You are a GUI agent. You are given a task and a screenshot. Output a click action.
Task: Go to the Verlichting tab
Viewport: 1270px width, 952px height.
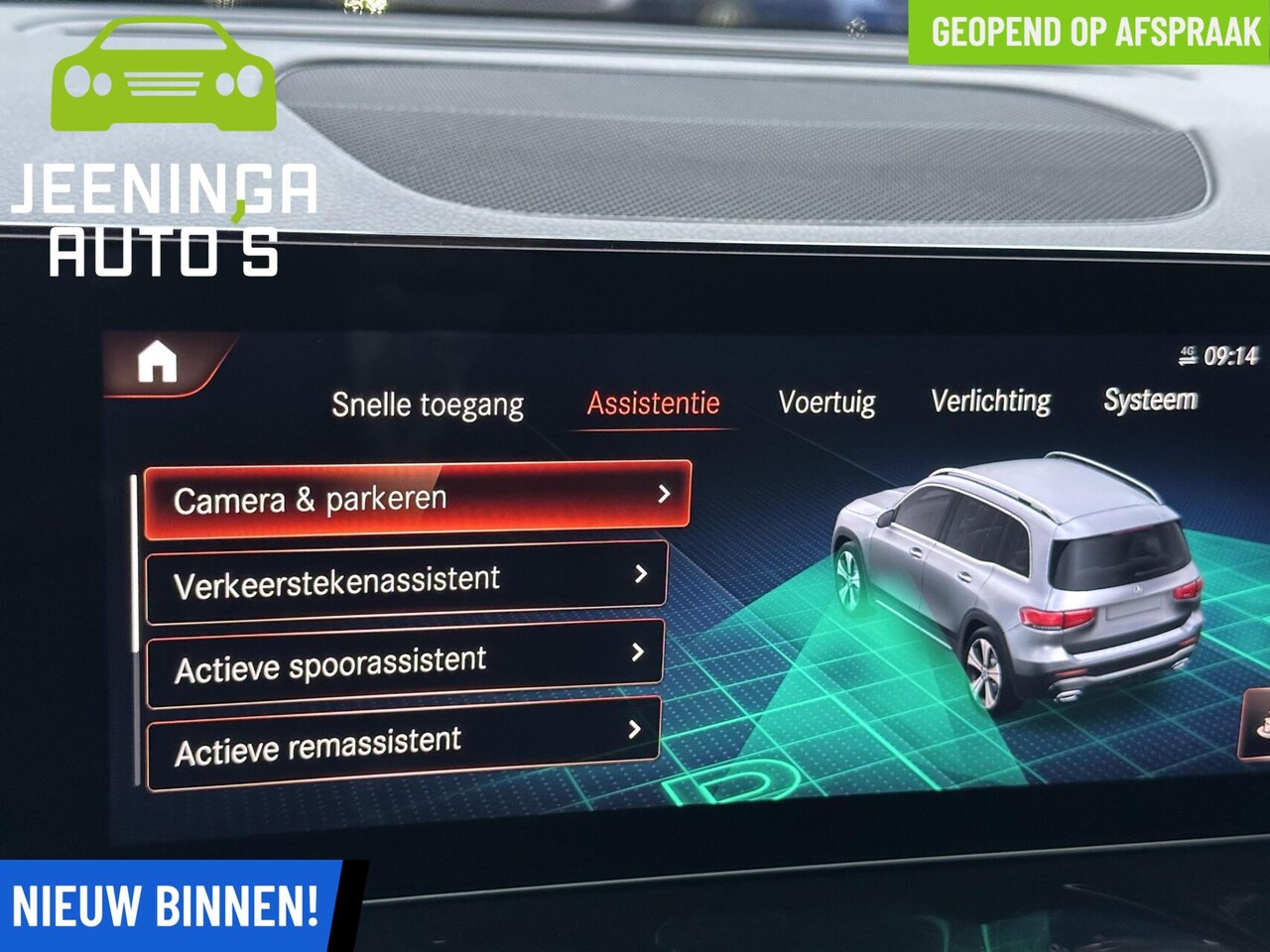[x=990, y=401]
